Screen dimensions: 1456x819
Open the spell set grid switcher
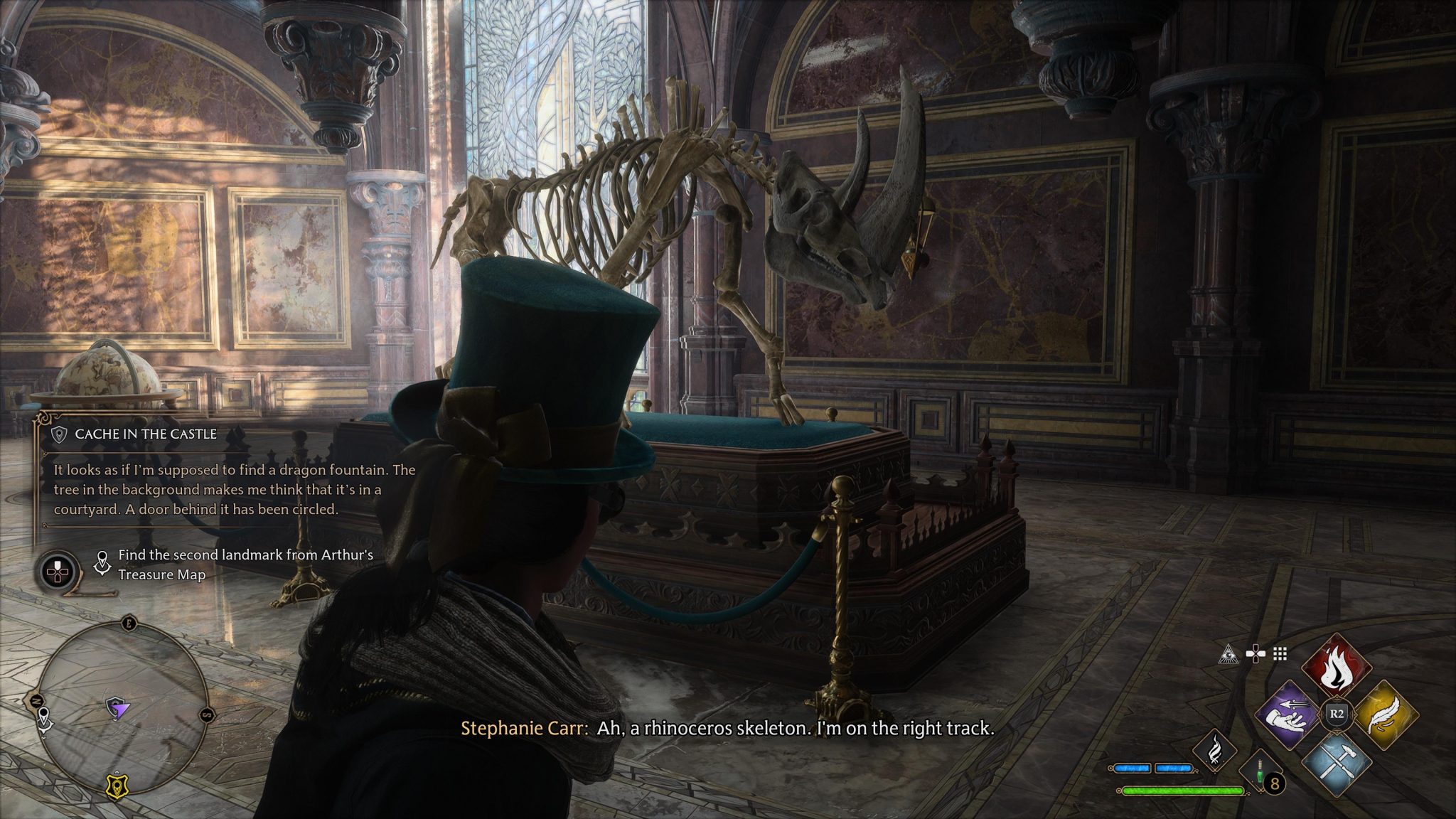tap(1280, 654)
